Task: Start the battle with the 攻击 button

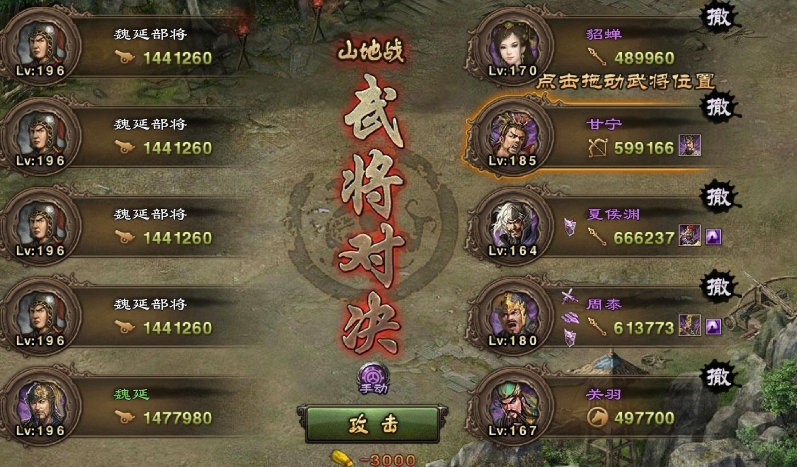Action: 372,423
